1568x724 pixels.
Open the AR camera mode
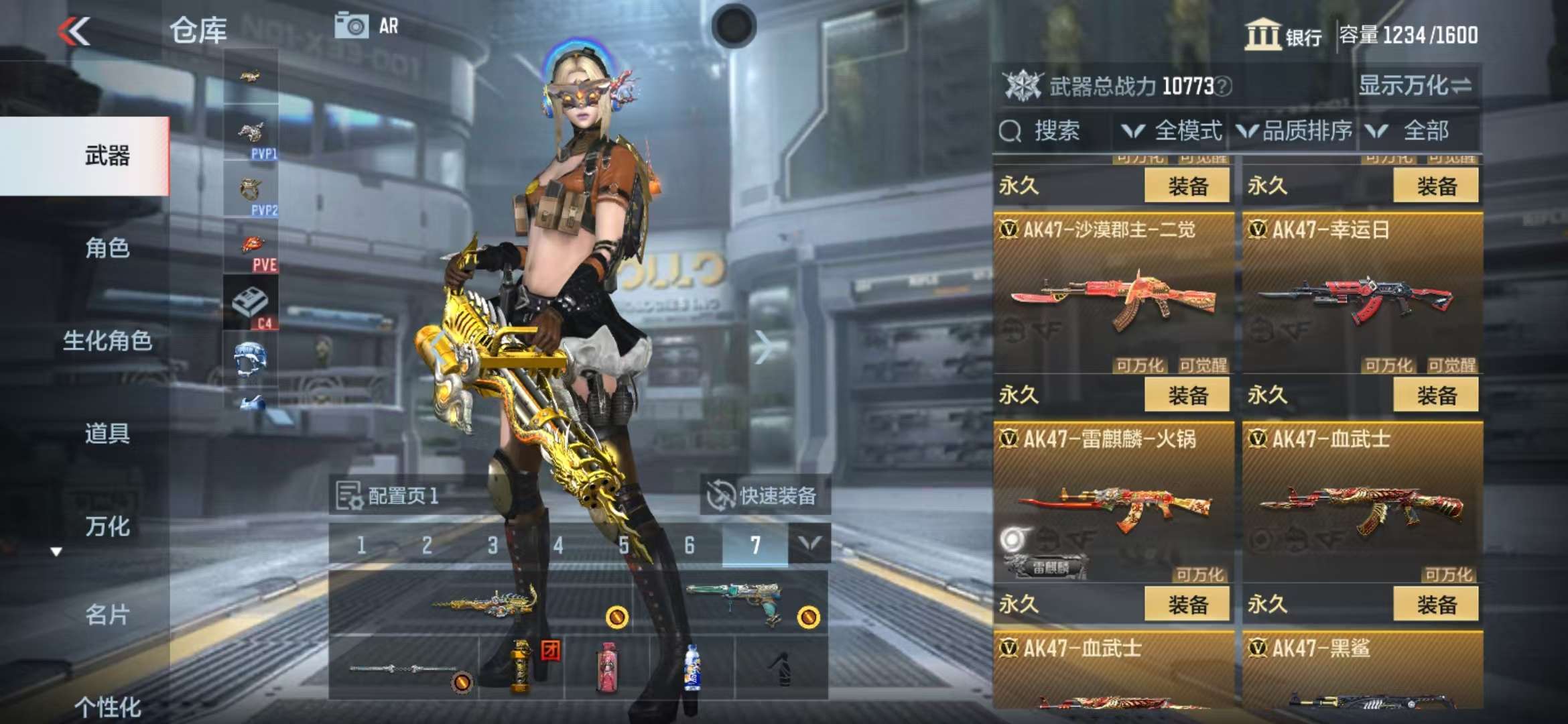tap(367, 26)
